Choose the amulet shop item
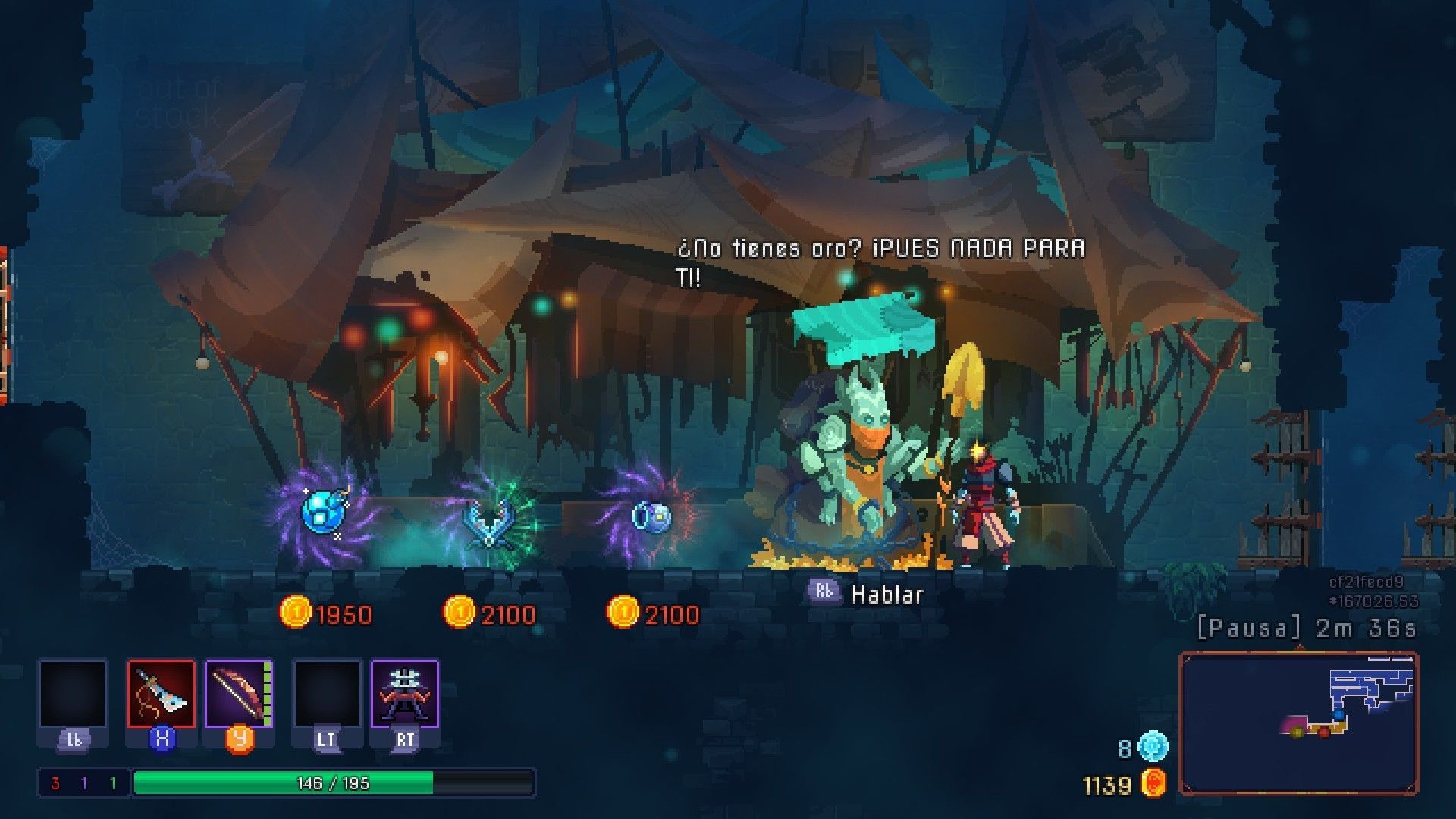Viewport: 1456px width, 819px height. (x=489, y=519)
